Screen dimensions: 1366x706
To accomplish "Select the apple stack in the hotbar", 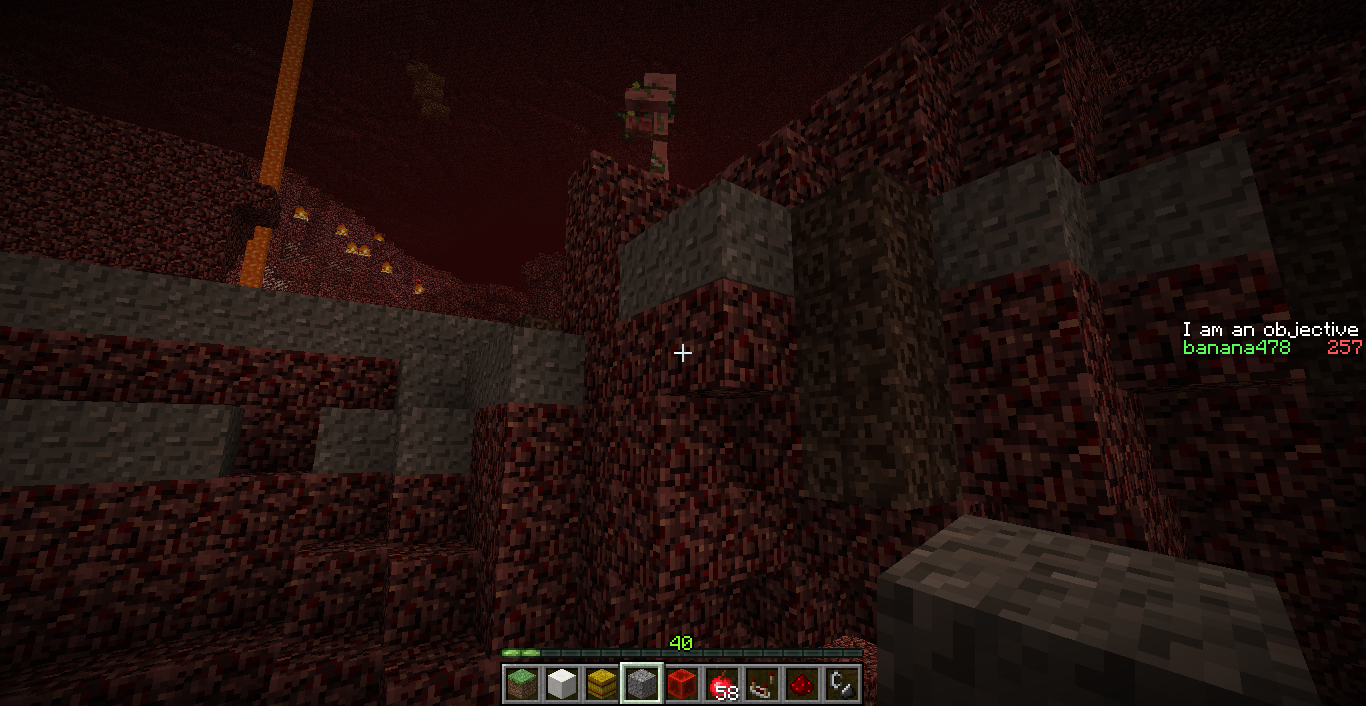I will (722, 684).
